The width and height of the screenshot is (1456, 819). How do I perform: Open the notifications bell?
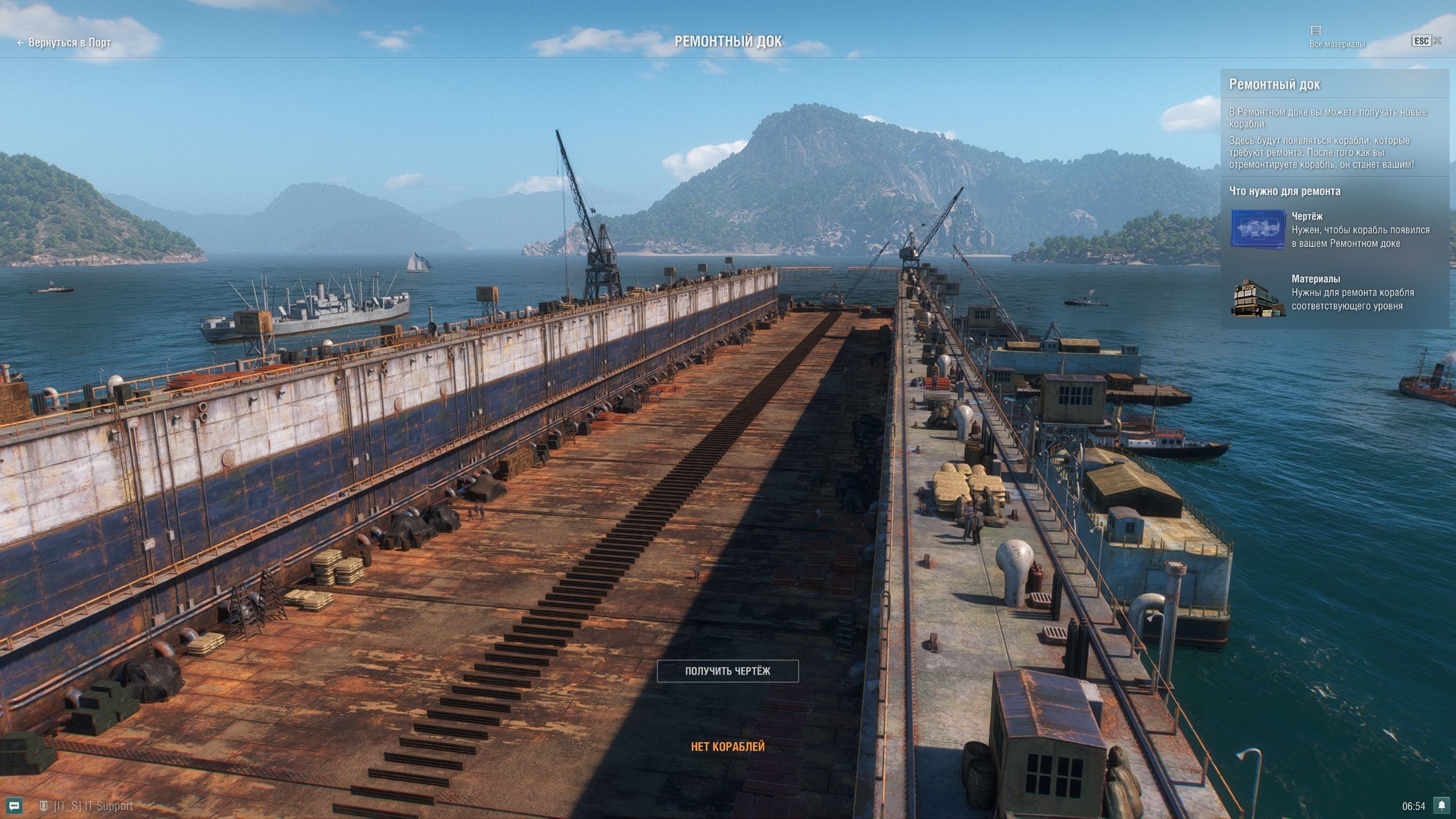1441,805
